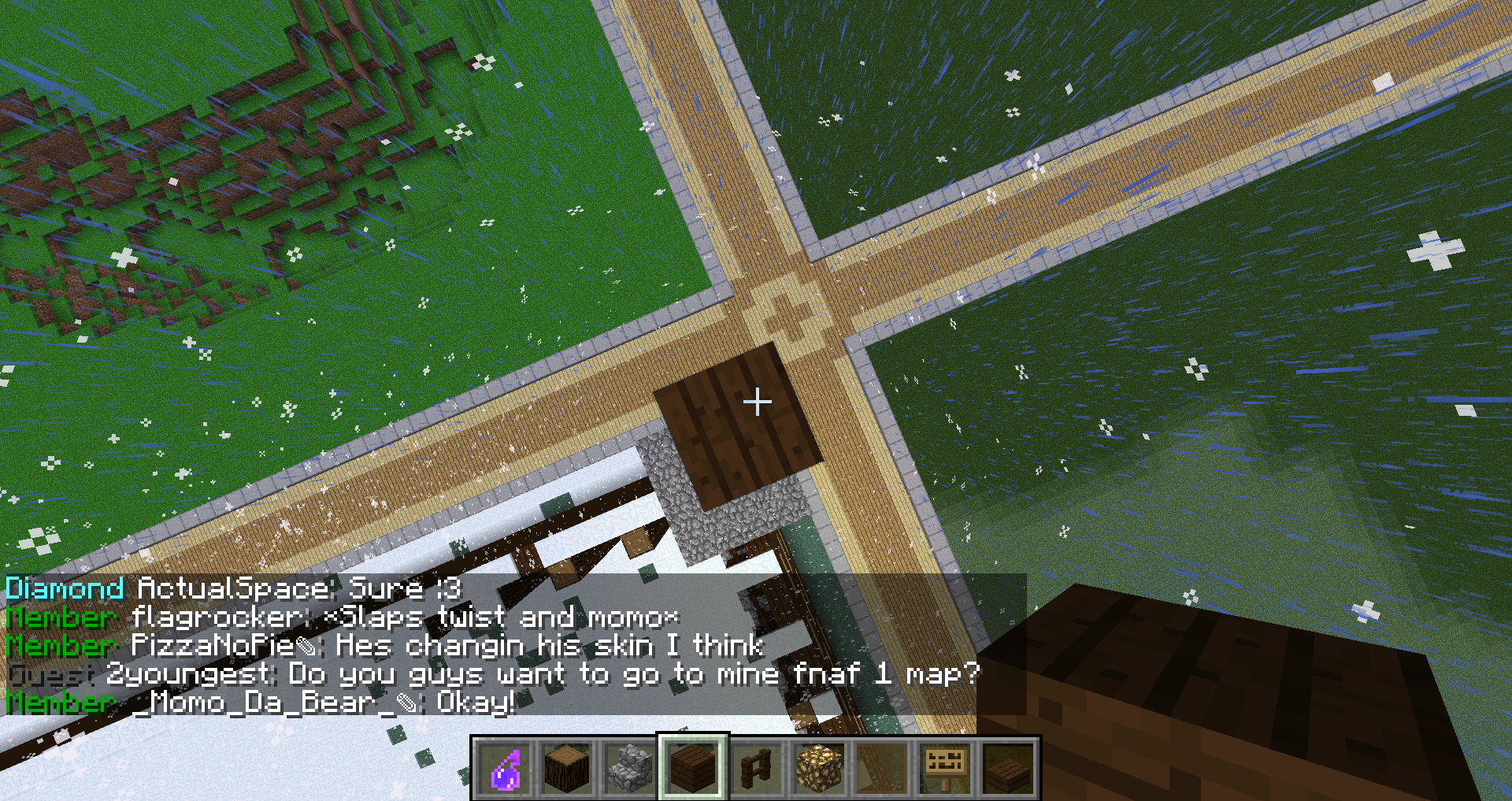Pick the wooden sign hotbar slot
Image resolution: width=1512 pixels, height=801 pixels.
coord(945,768)
